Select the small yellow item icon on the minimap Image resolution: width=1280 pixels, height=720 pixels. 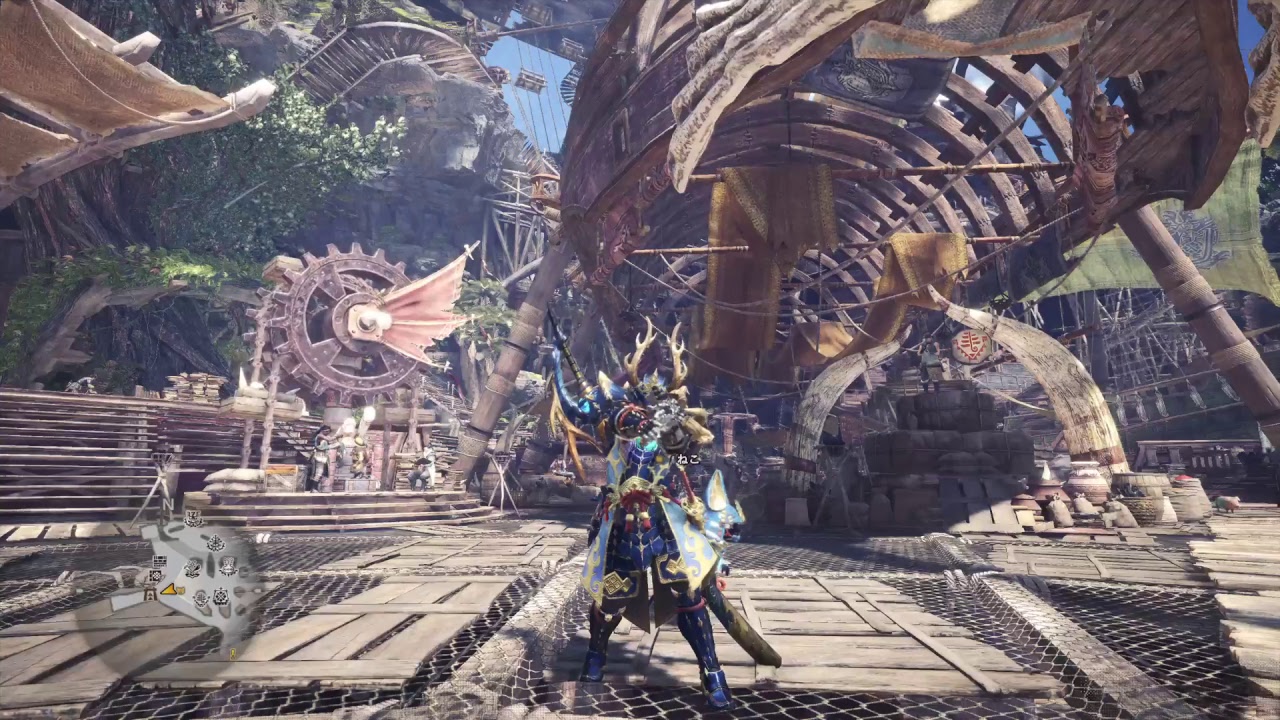click(180, 590)
